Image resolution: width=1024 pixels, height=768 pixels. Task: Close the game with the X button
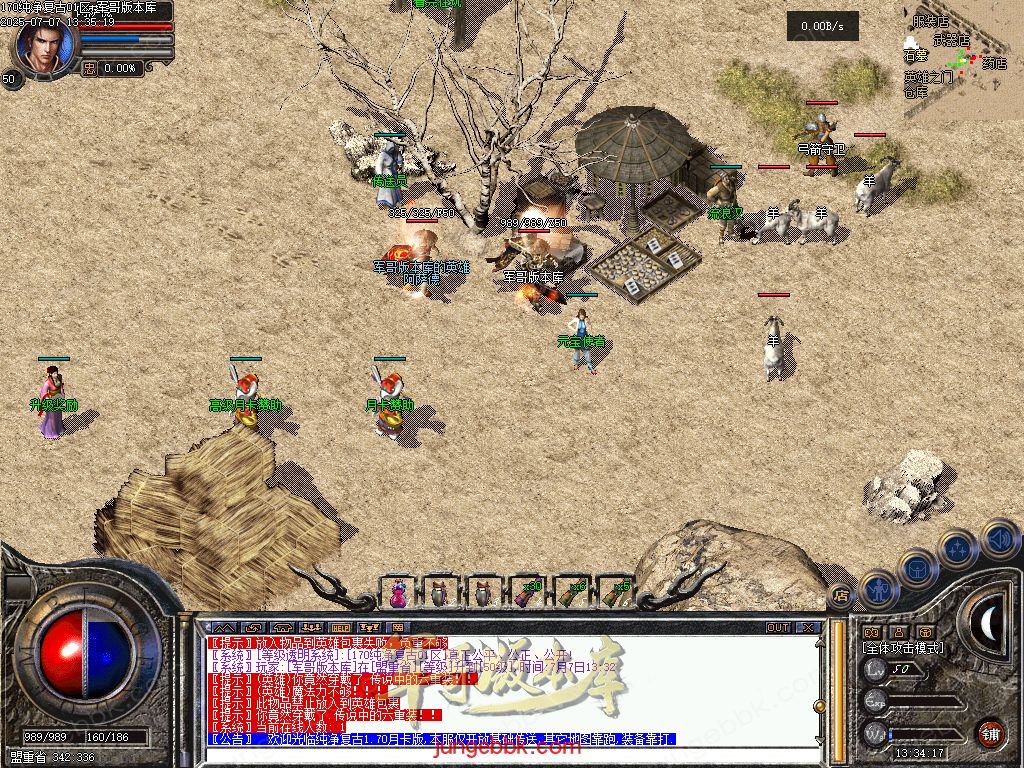click(x=807, y=628)
